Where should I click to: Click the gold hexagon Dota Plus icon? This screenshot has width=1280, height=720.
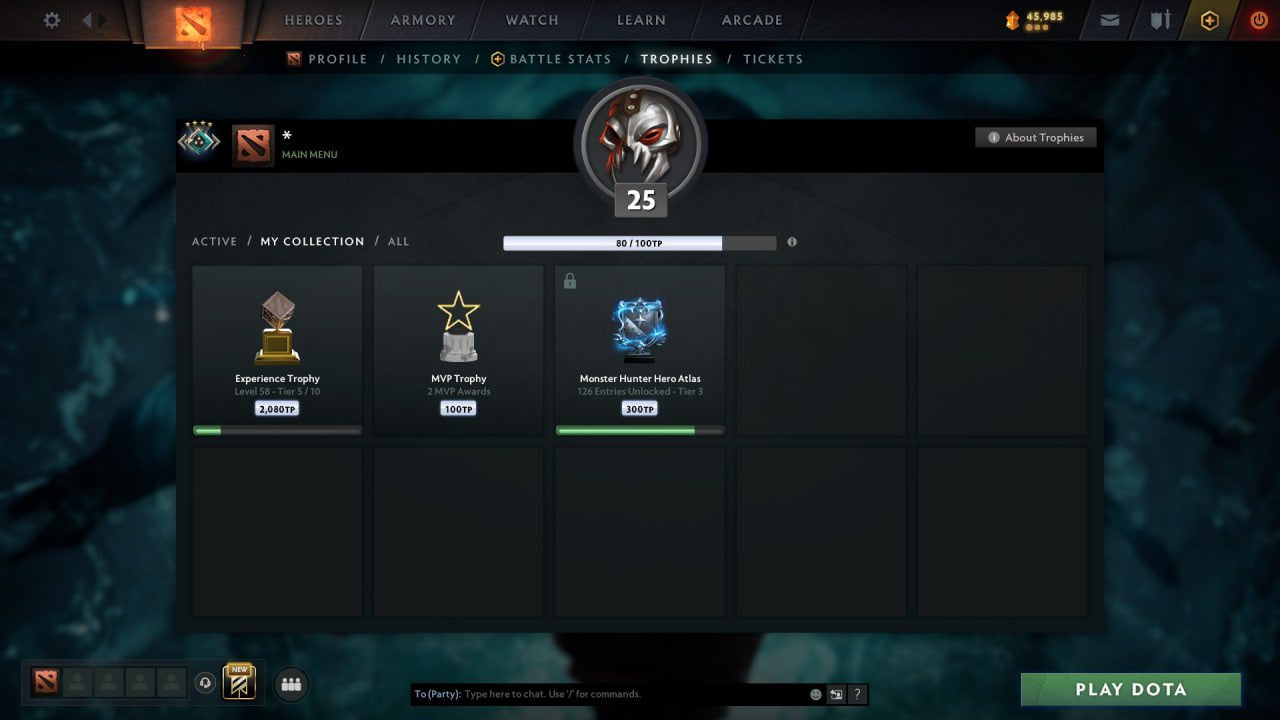[1209, 19]
